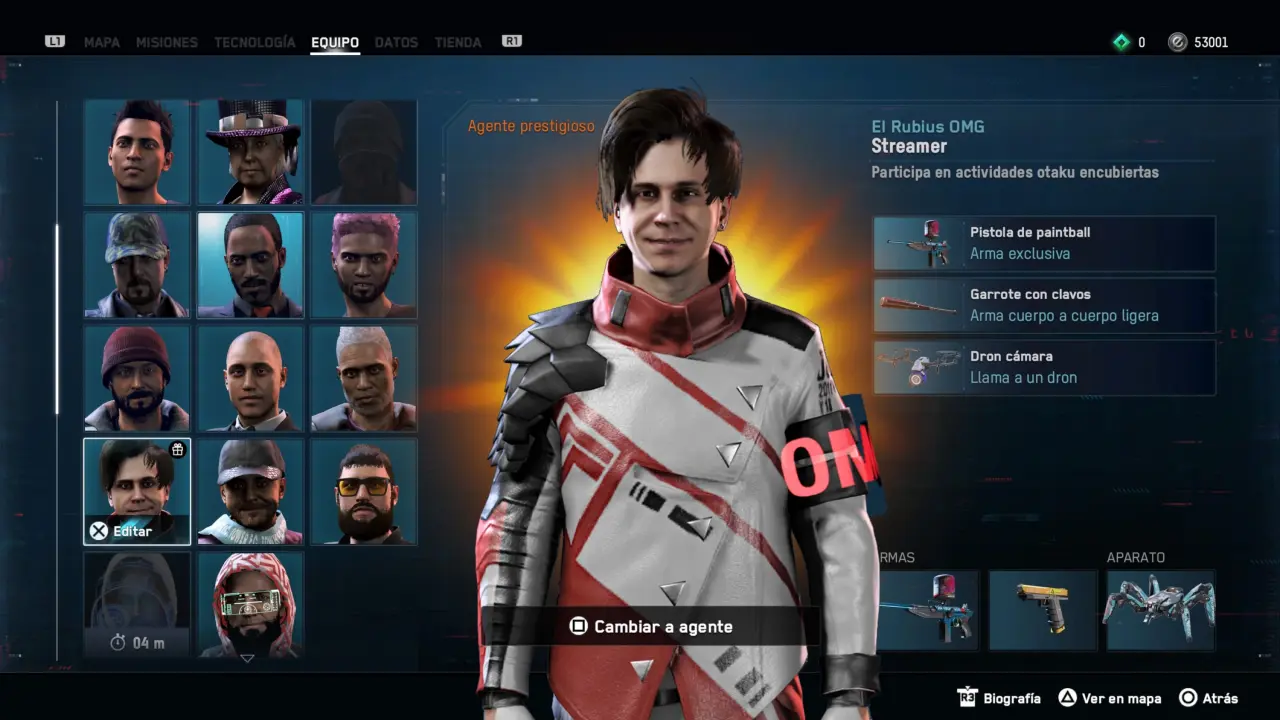Choose the agent with the camouflage cap
Image resolution: width=1280 pixels, height=720 pixels.
click(137, 265)
